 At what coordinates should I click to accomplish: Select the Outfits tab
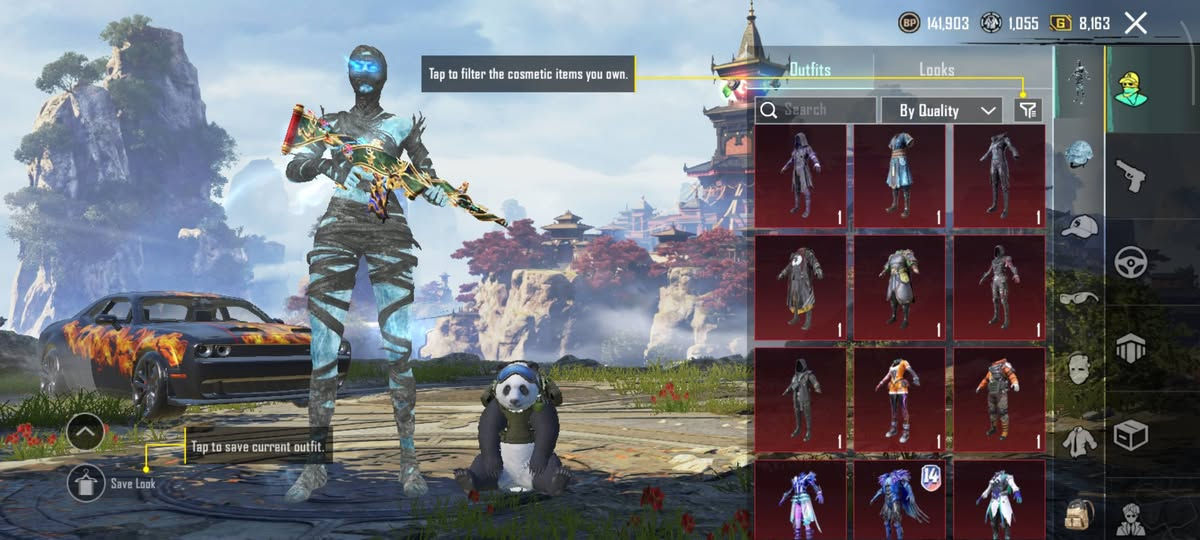pos(810,70)
